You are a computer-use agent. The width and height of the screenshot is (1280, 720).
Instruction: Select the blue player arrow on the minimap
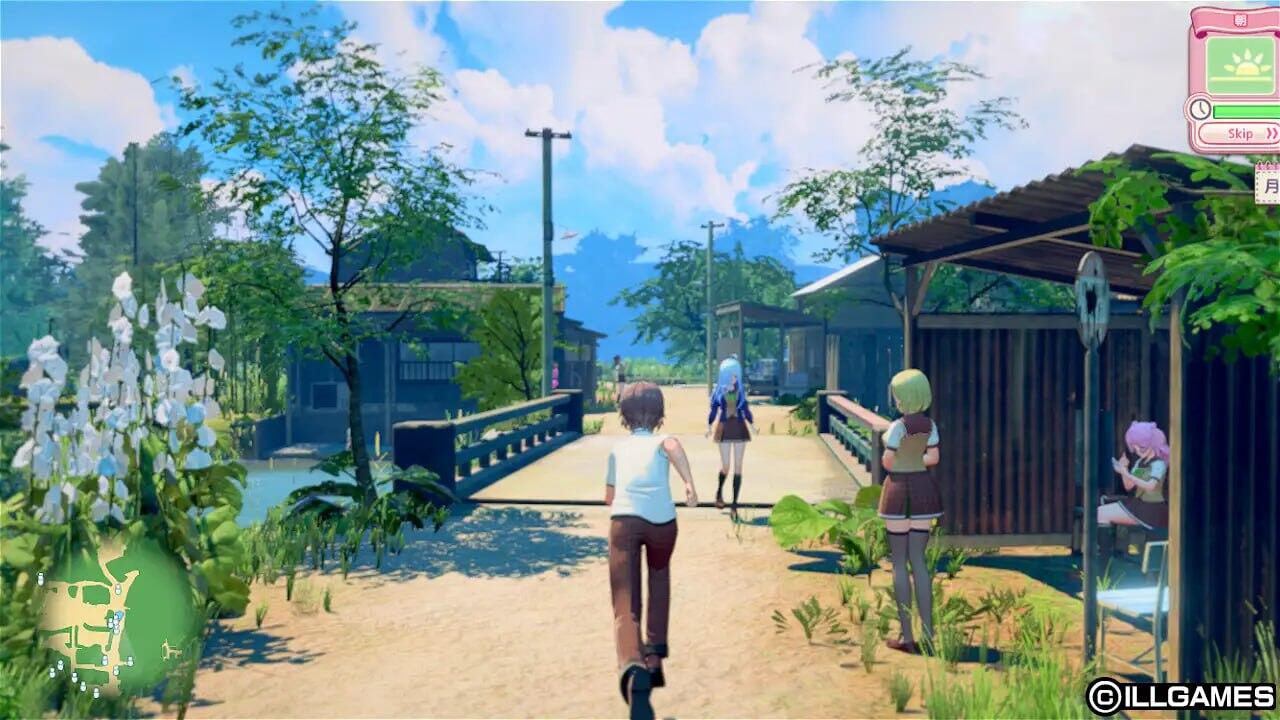(119, 614)
